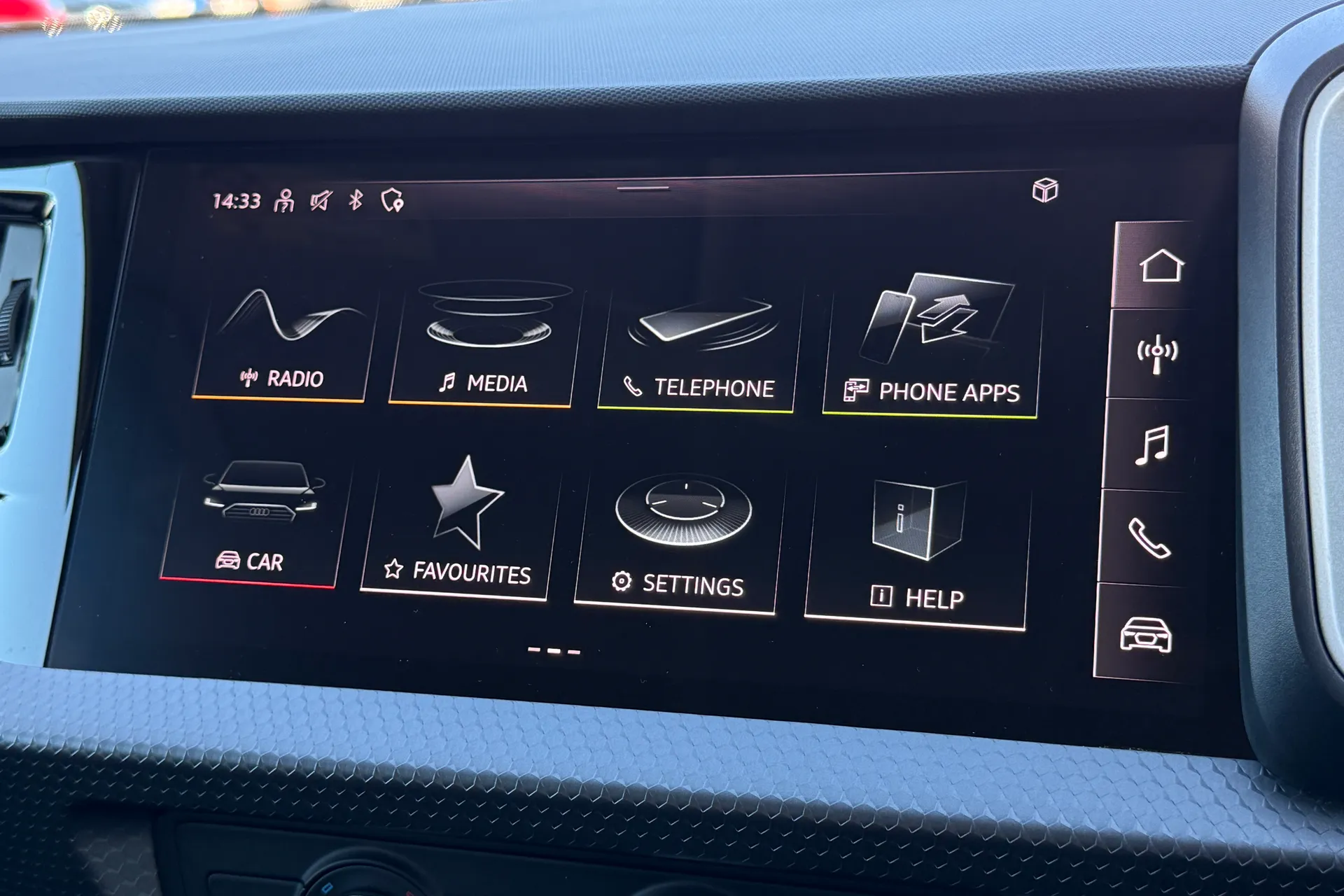Toggle Bluetooth from the status bar icon
Screen dimensions: 1344x896
tap(357, 200)
